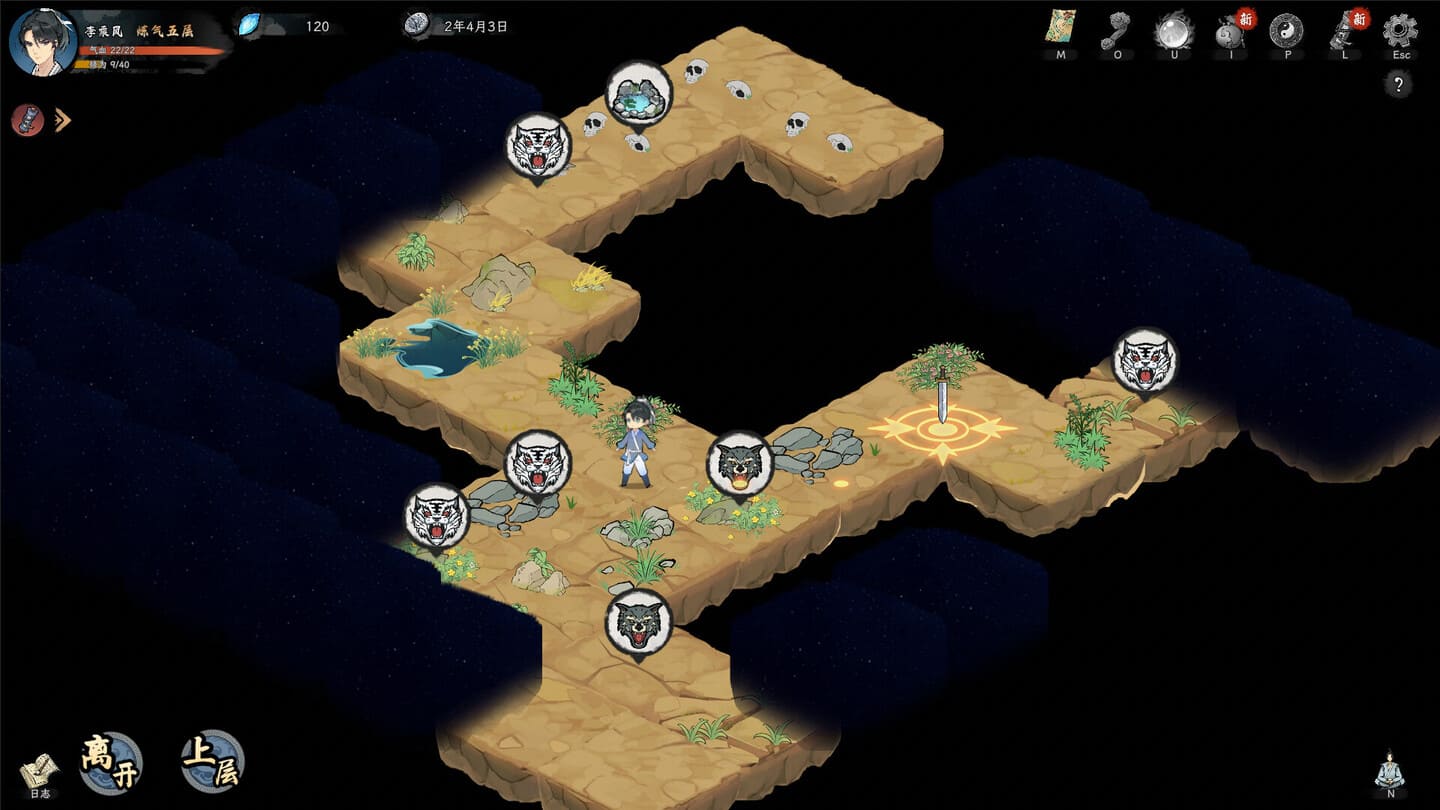This screenshot has height=810, width=1440.
Task: Activate the meditating figure icon
Action: 1390,771
